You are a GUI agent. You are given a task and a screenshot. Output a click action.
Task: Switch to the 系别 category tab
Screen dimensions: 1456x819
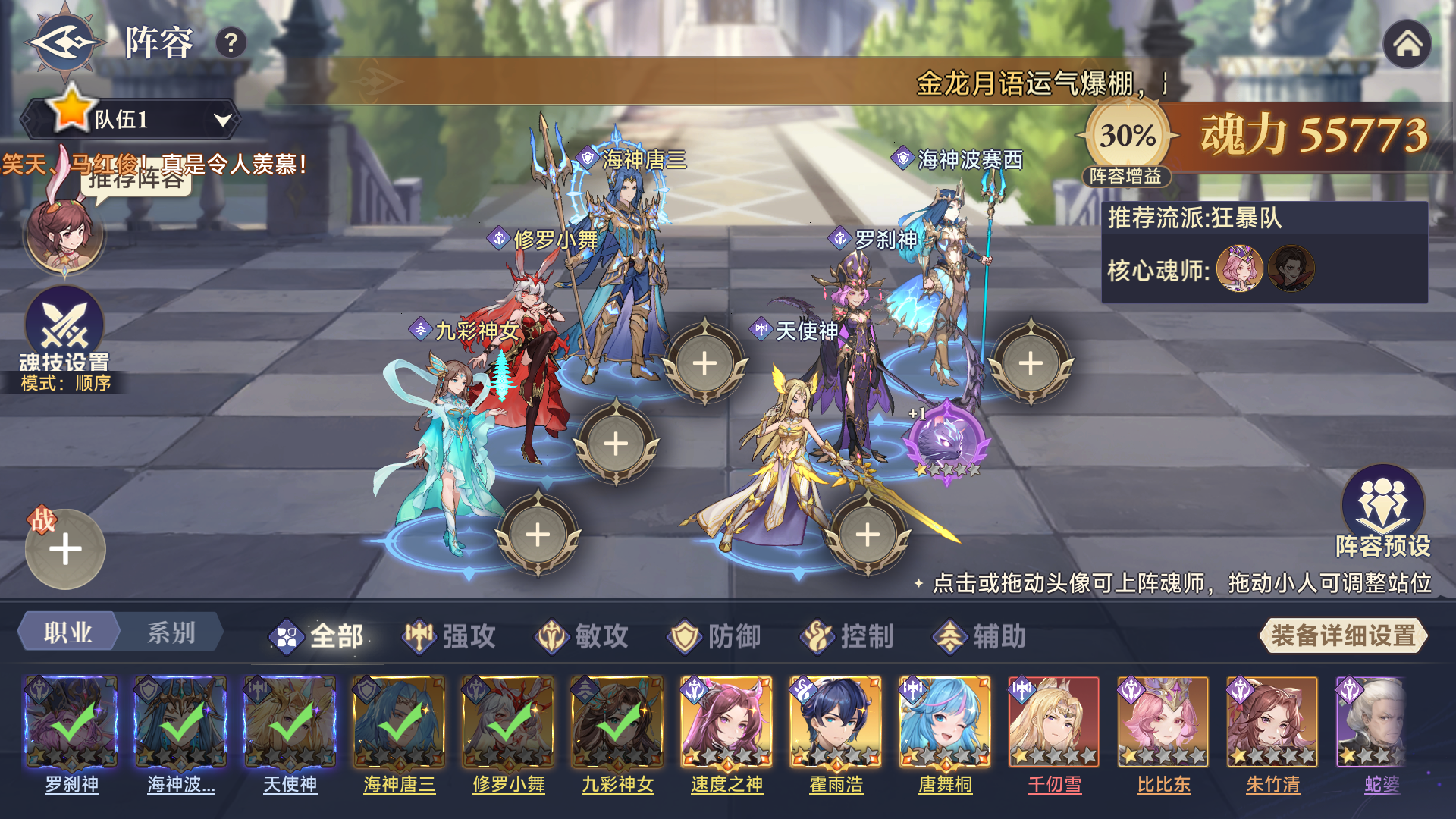point(173,632)
